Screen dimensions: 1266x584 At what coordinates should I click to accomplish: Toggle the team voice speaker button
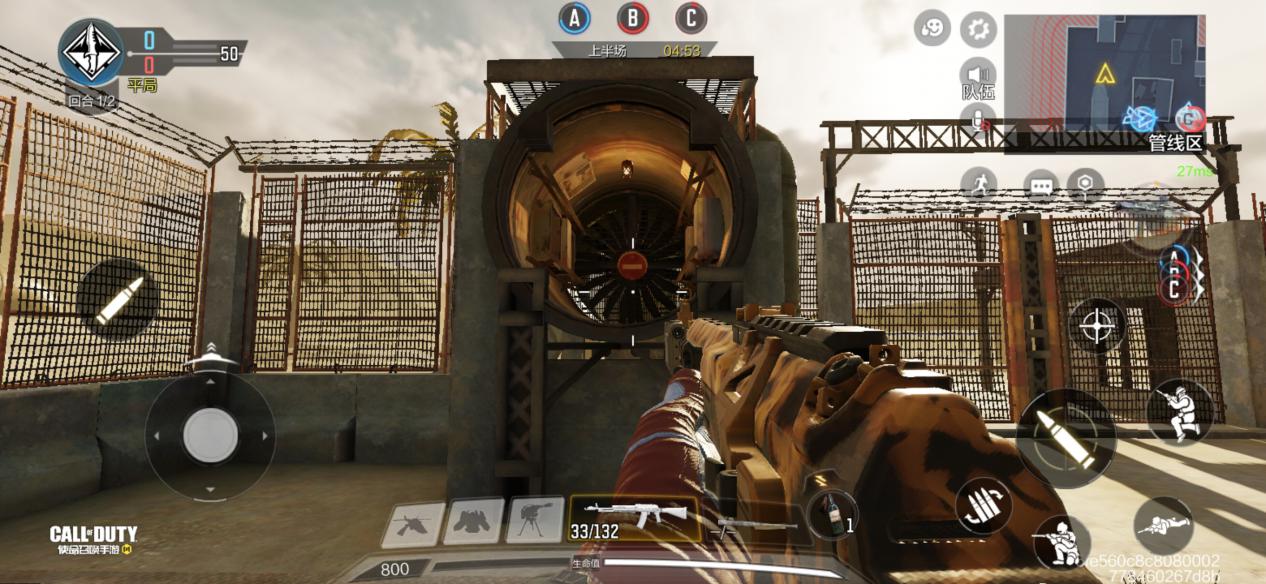click(x=977, y=74)
